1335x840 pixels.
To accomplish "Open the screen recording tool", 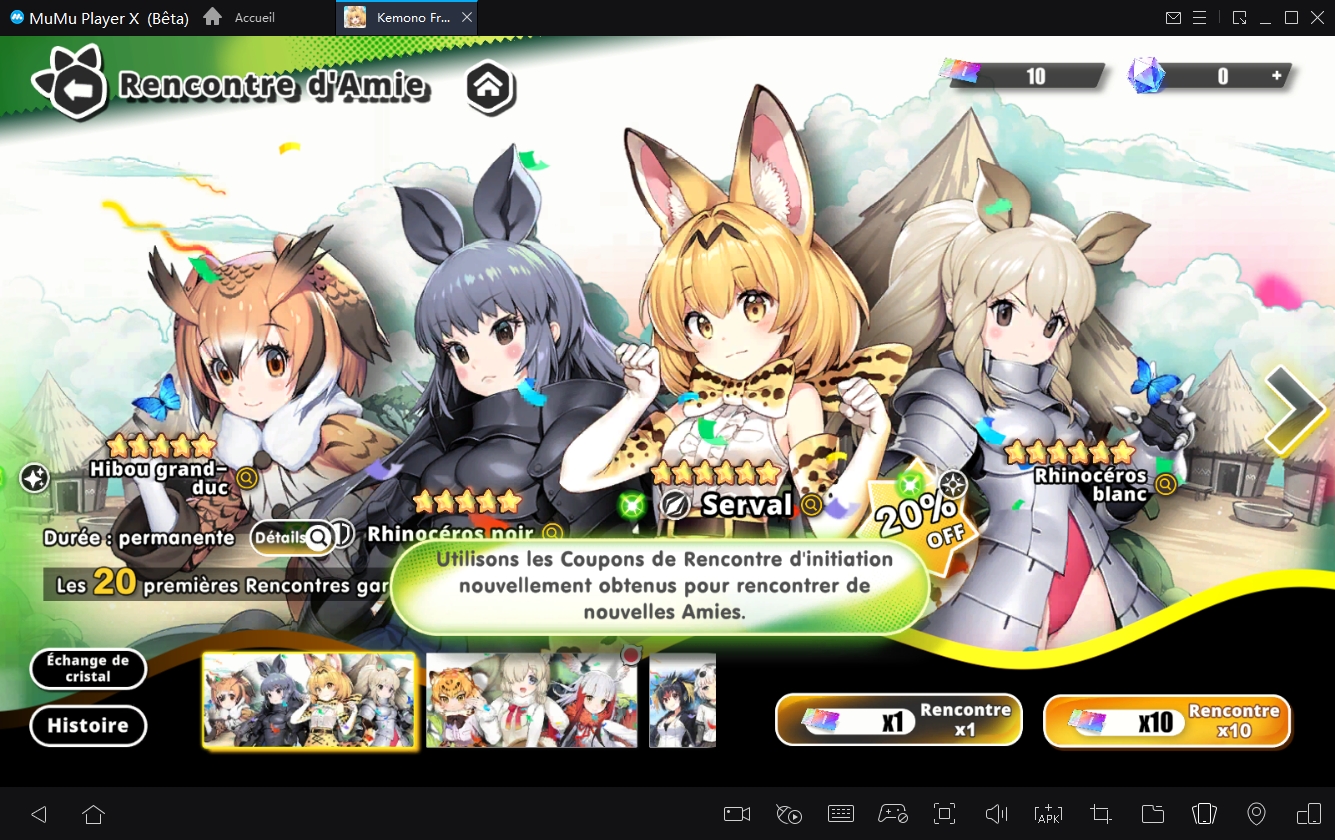I will [x=737, y=814].
